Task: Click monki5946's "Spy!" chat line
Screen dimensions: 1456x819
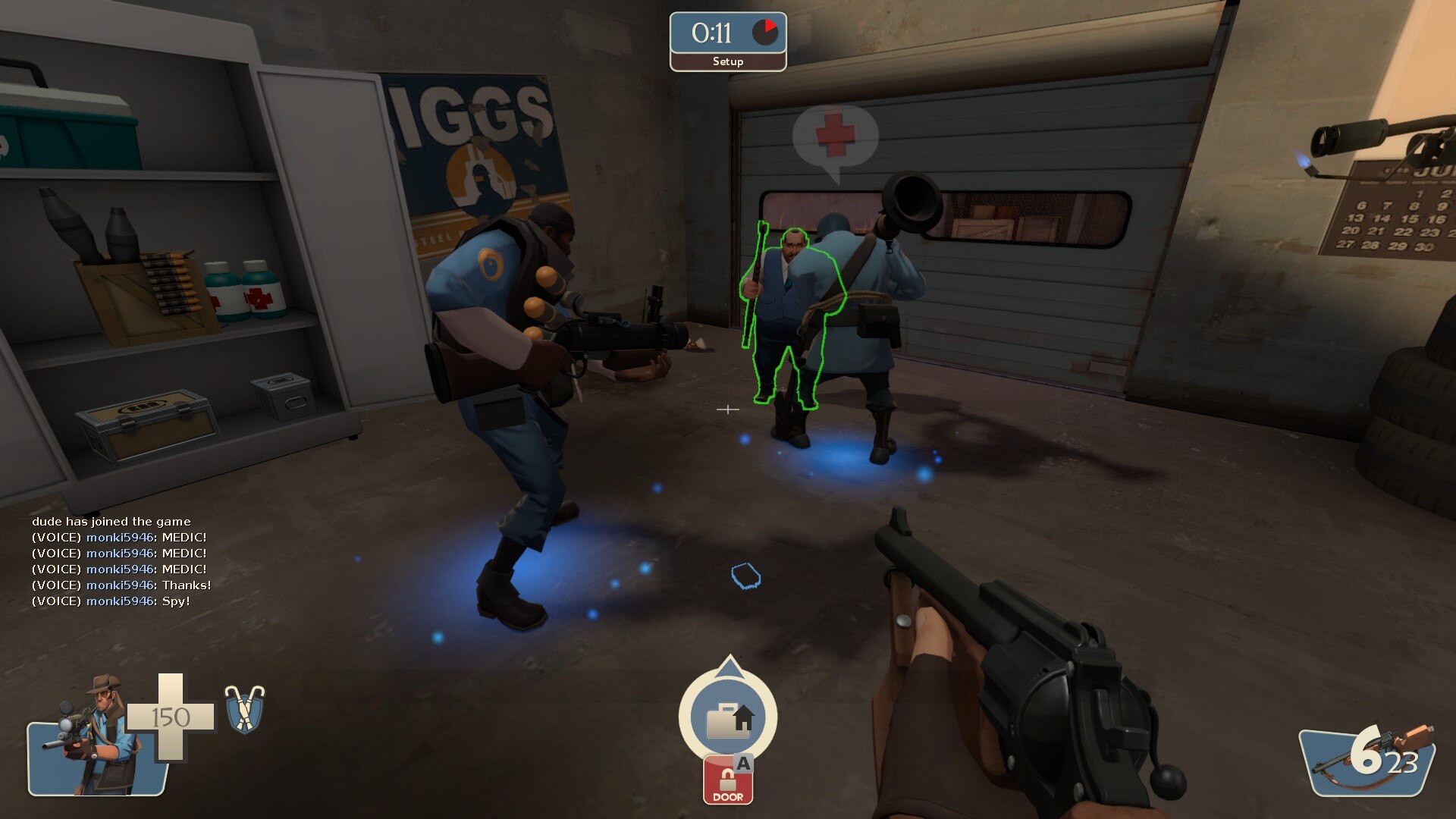Action: [111, 601]
